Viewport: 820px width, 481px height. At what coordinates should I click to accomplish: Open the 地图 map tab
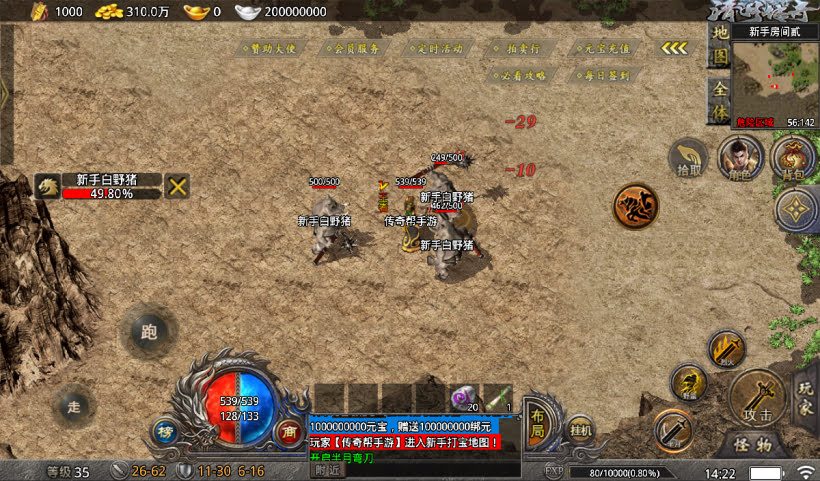[x=719, y=46]
